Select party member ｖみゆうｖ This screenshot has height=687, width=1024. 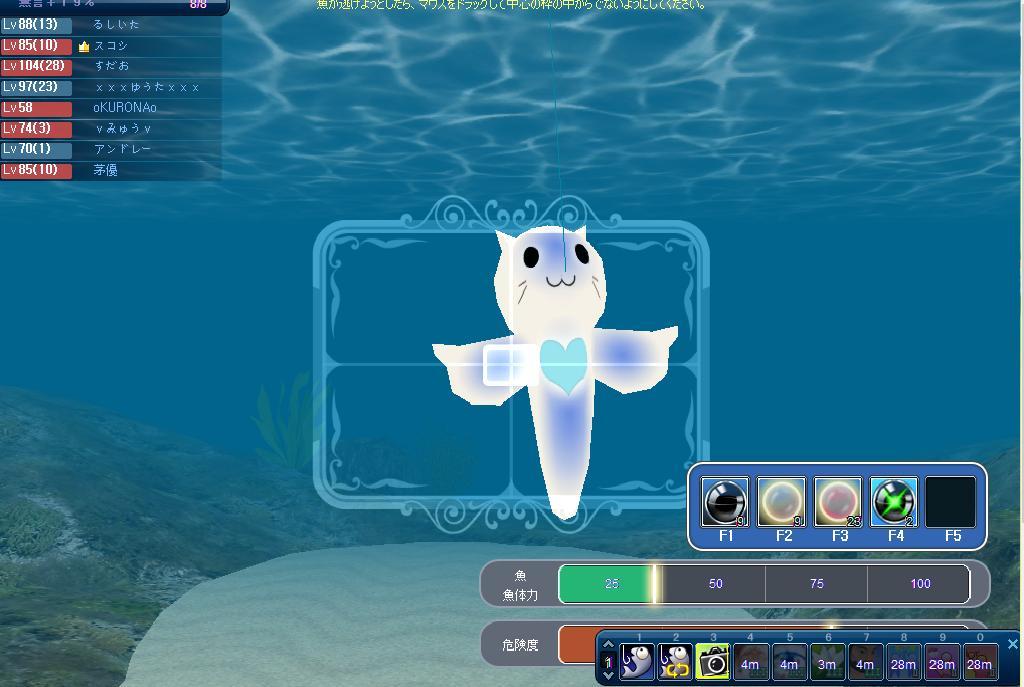click(124, 128)
